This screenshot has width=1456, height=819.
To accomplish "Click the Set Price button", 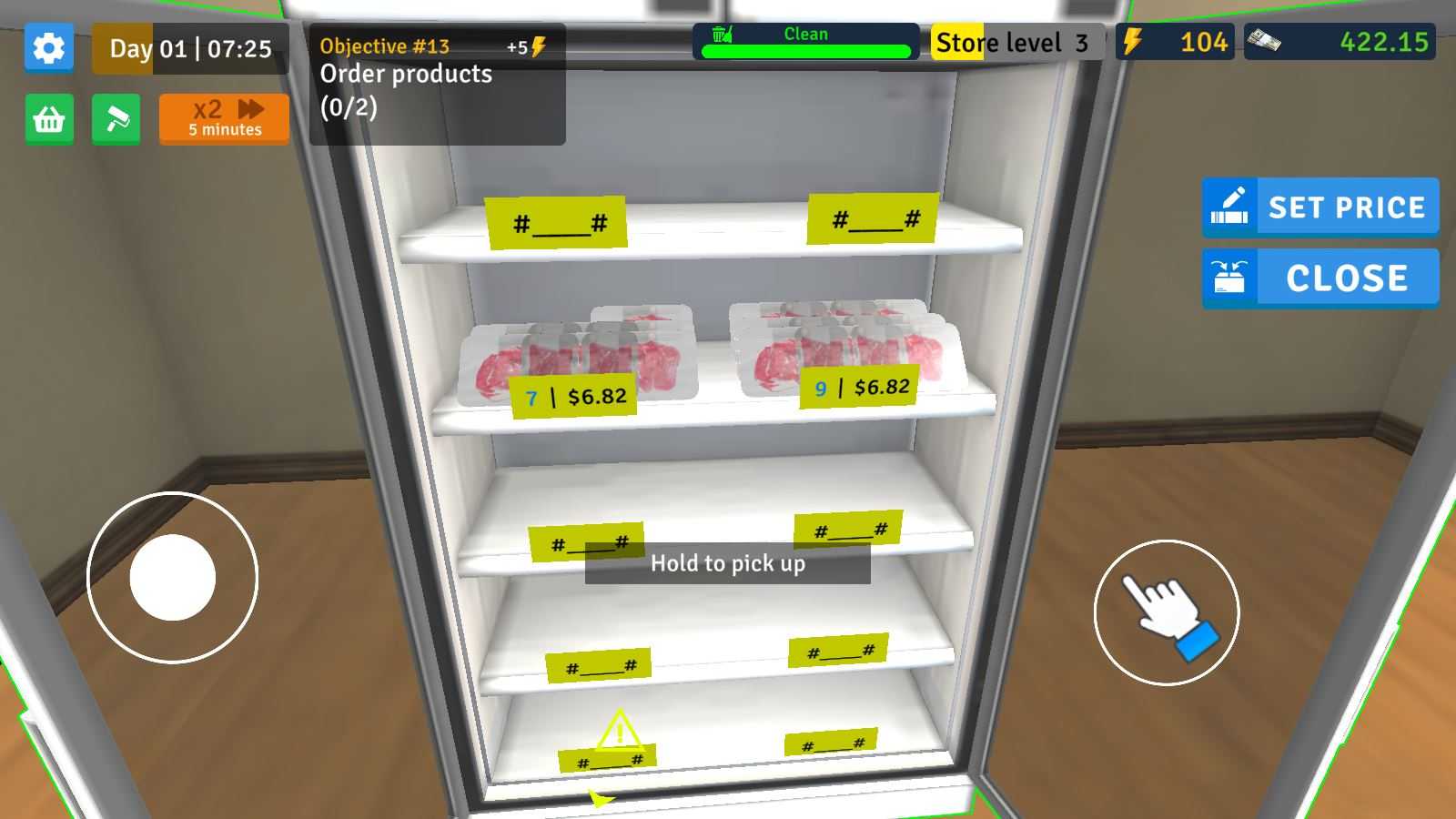I will tap(1320, 207).
